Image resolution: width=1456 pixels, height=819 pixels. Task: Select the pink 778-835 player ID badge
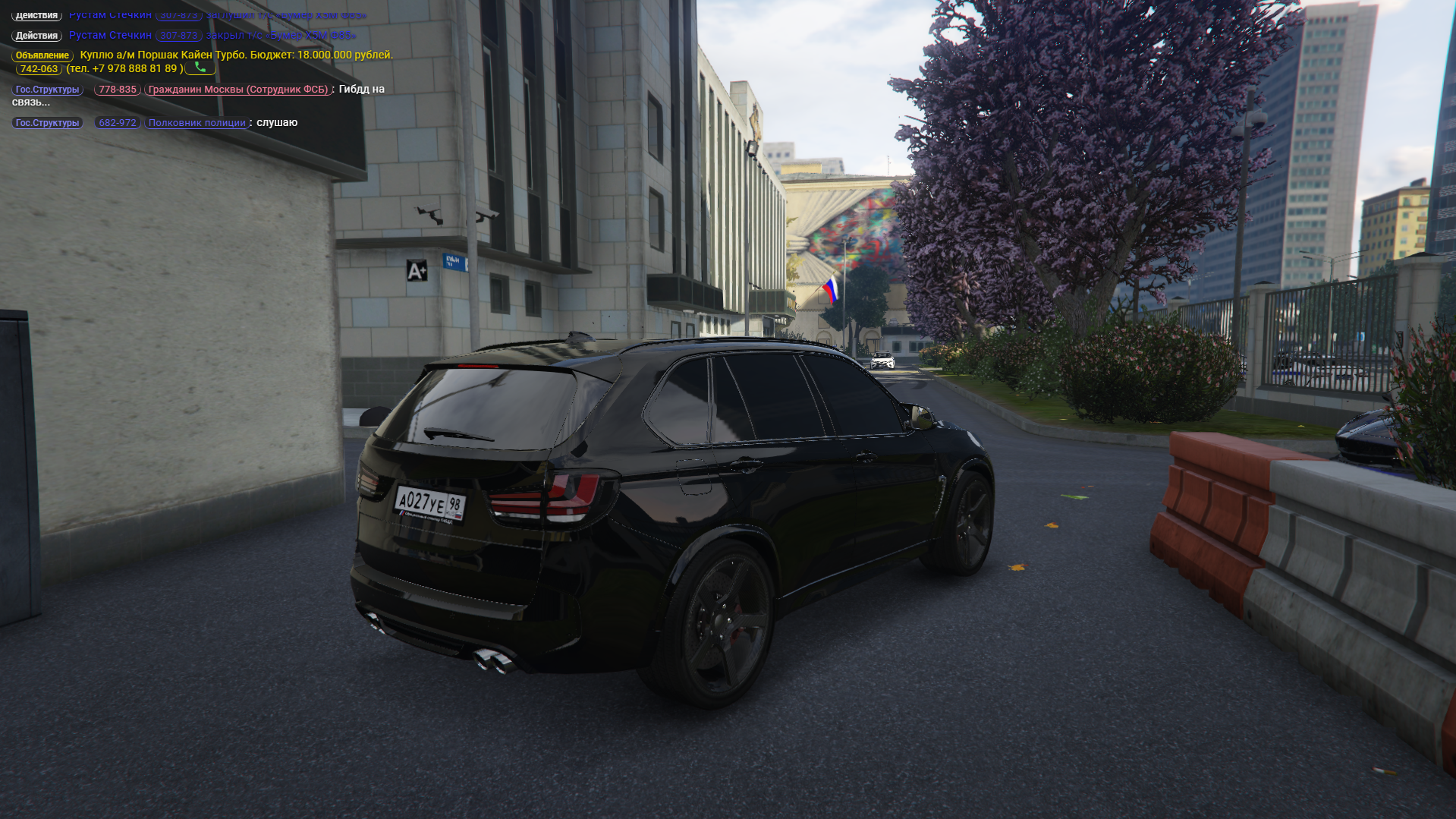118,90
